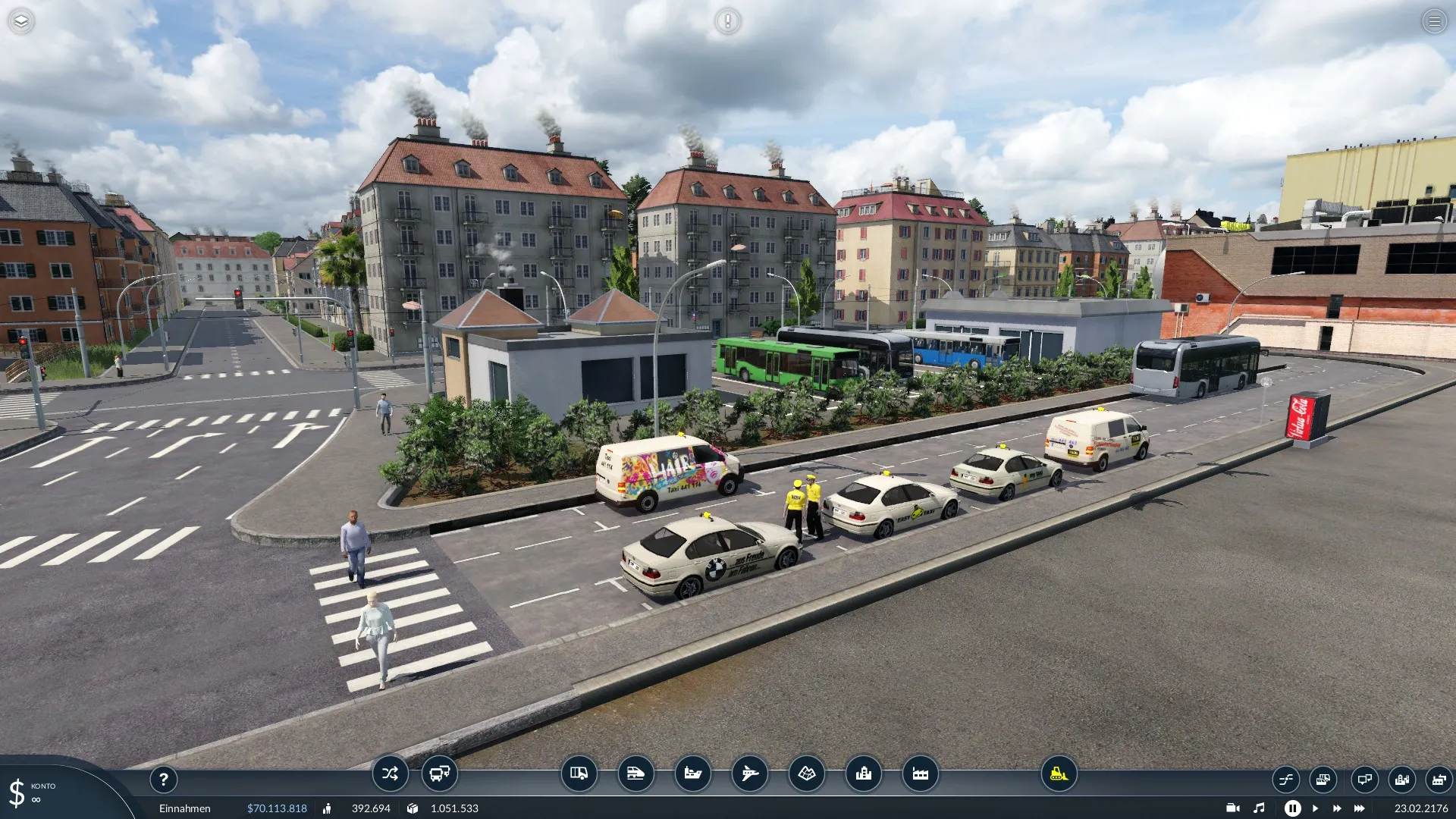Open the layers overlay menu
Screen dimensions: 1456x819
(21, 21)
